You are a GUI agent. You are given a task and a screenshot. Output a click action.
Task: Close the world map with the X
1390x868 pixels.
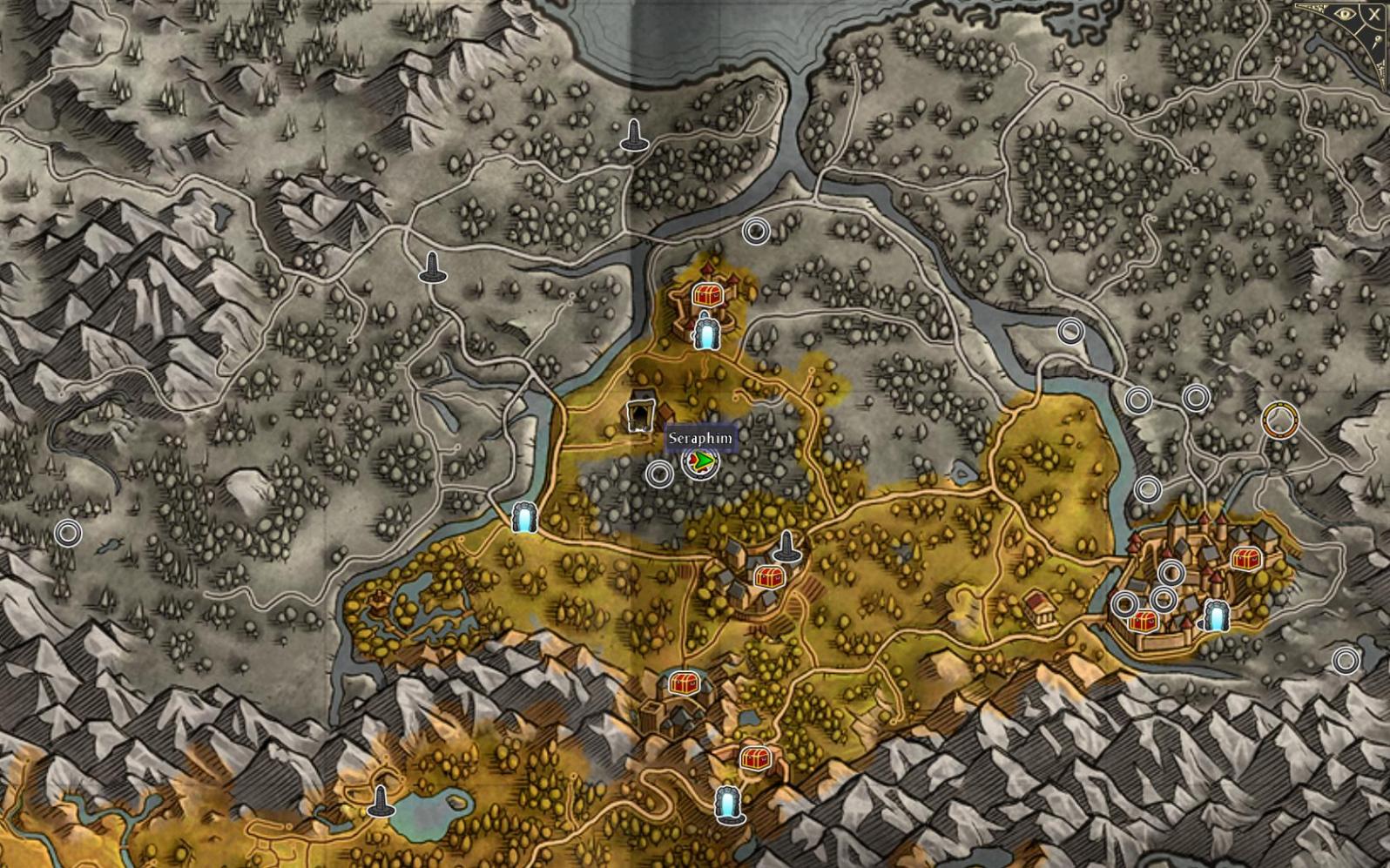coord(1374,14)
